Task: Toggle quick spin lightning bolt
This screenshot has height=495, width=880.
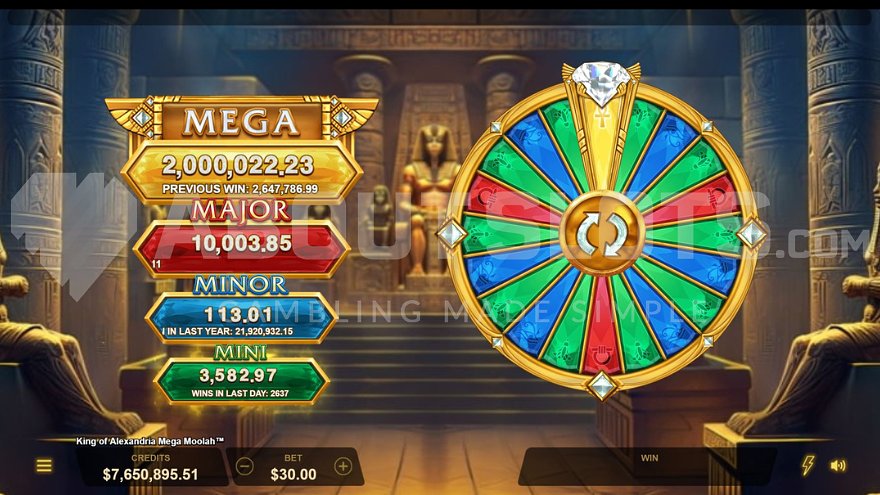Action: point(808,465)
